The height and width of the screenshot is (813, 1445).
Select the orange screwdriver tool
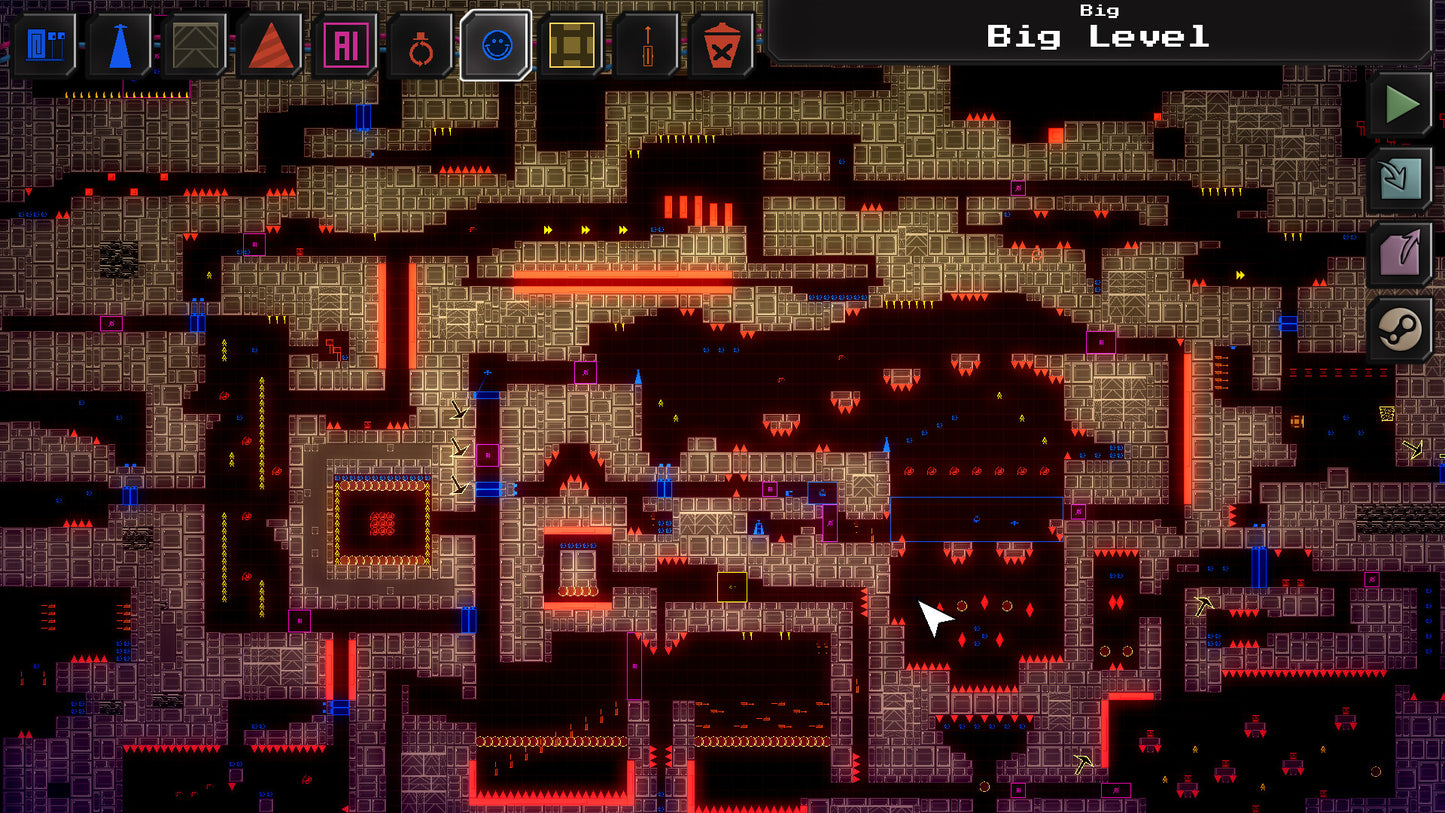[x=646, y=45]
